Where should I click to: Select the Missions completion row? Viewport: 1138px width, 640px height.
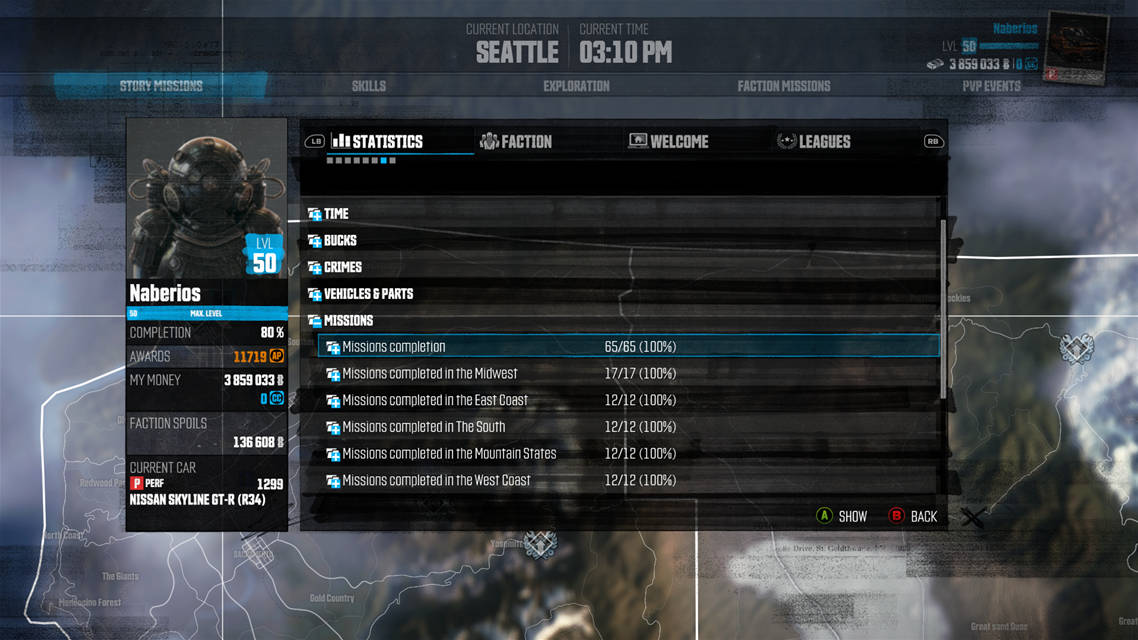click(x=394, y=347)
